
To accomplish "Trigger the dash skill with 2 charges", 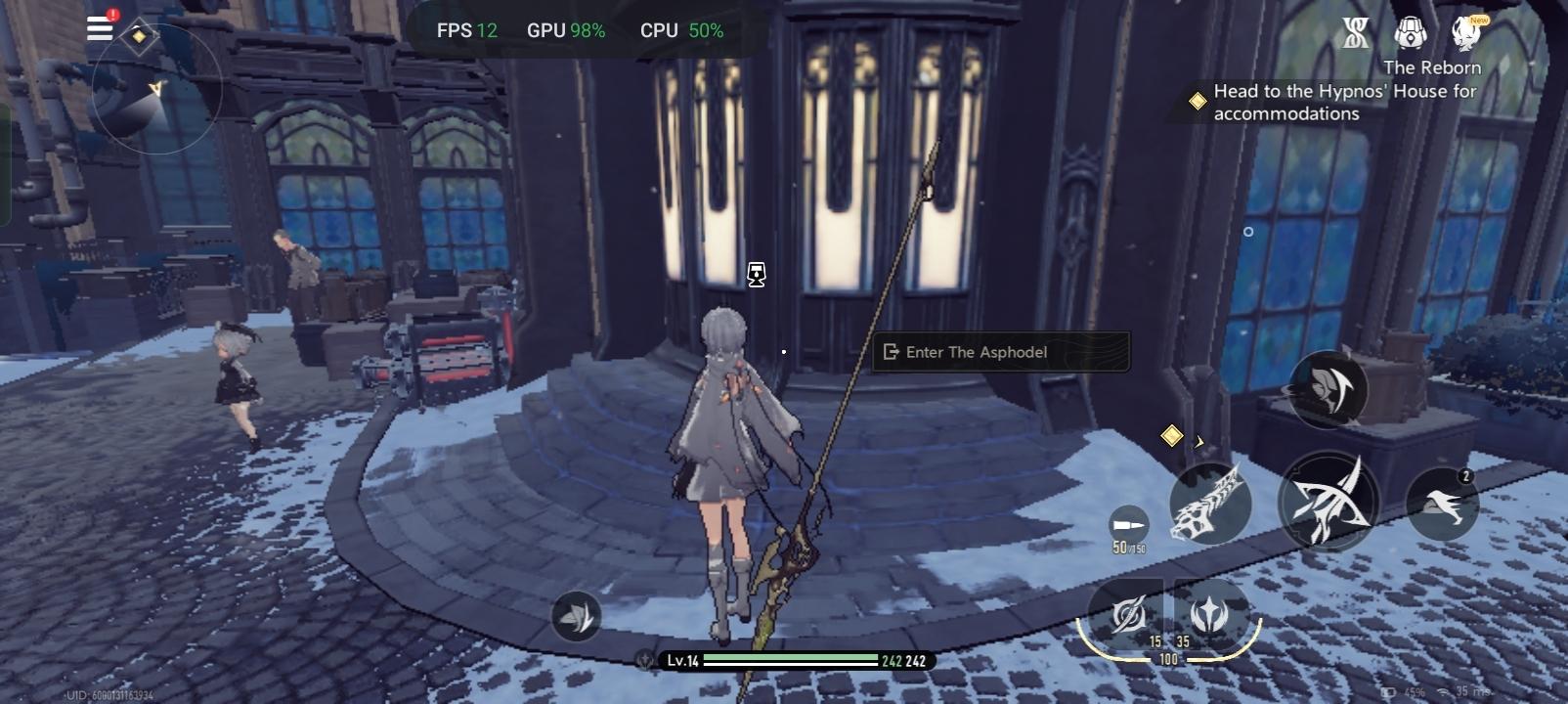I will click(x=1442, y=504).
